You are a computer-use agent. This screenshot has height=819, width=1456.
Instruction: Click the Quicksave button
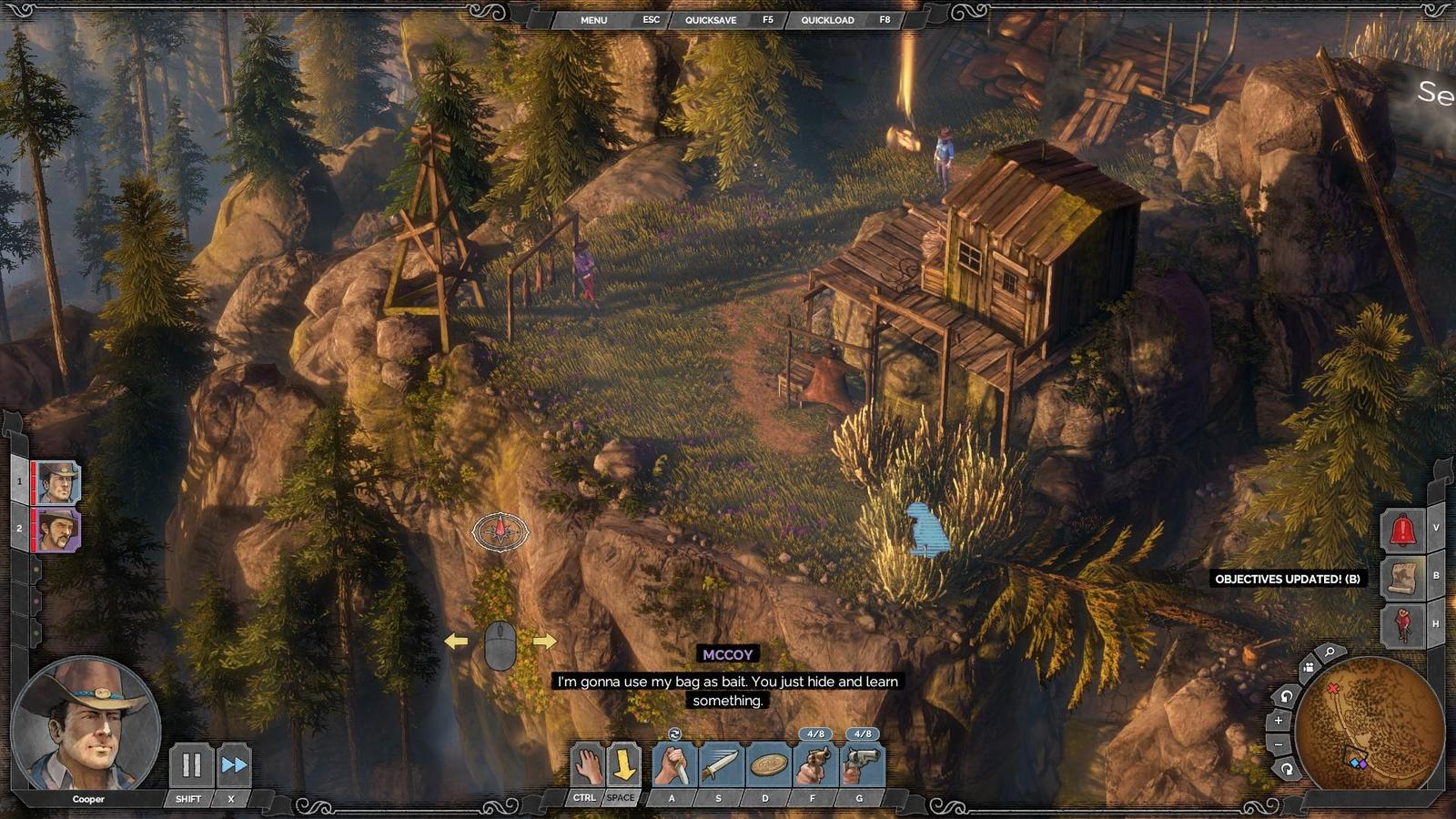click(711, 20)
